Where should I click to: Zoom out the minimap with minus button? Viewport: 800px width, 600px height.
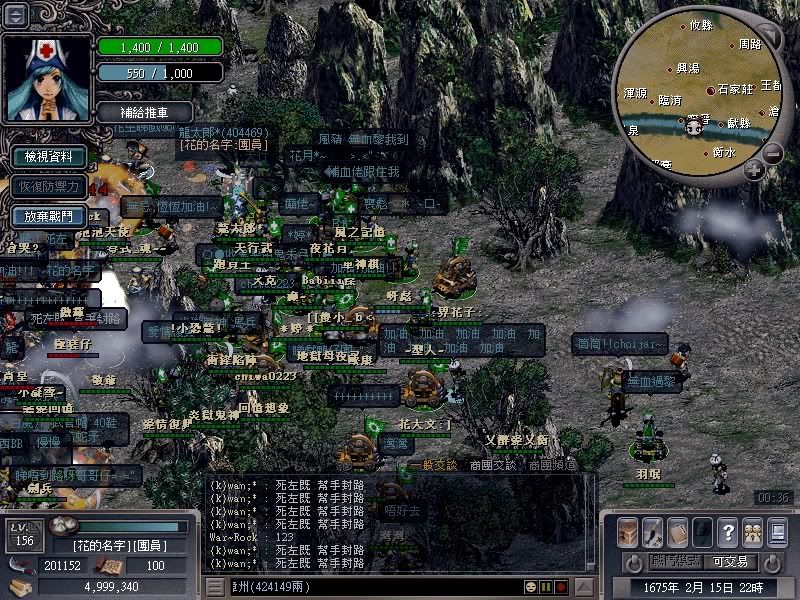tap(773, 153)
